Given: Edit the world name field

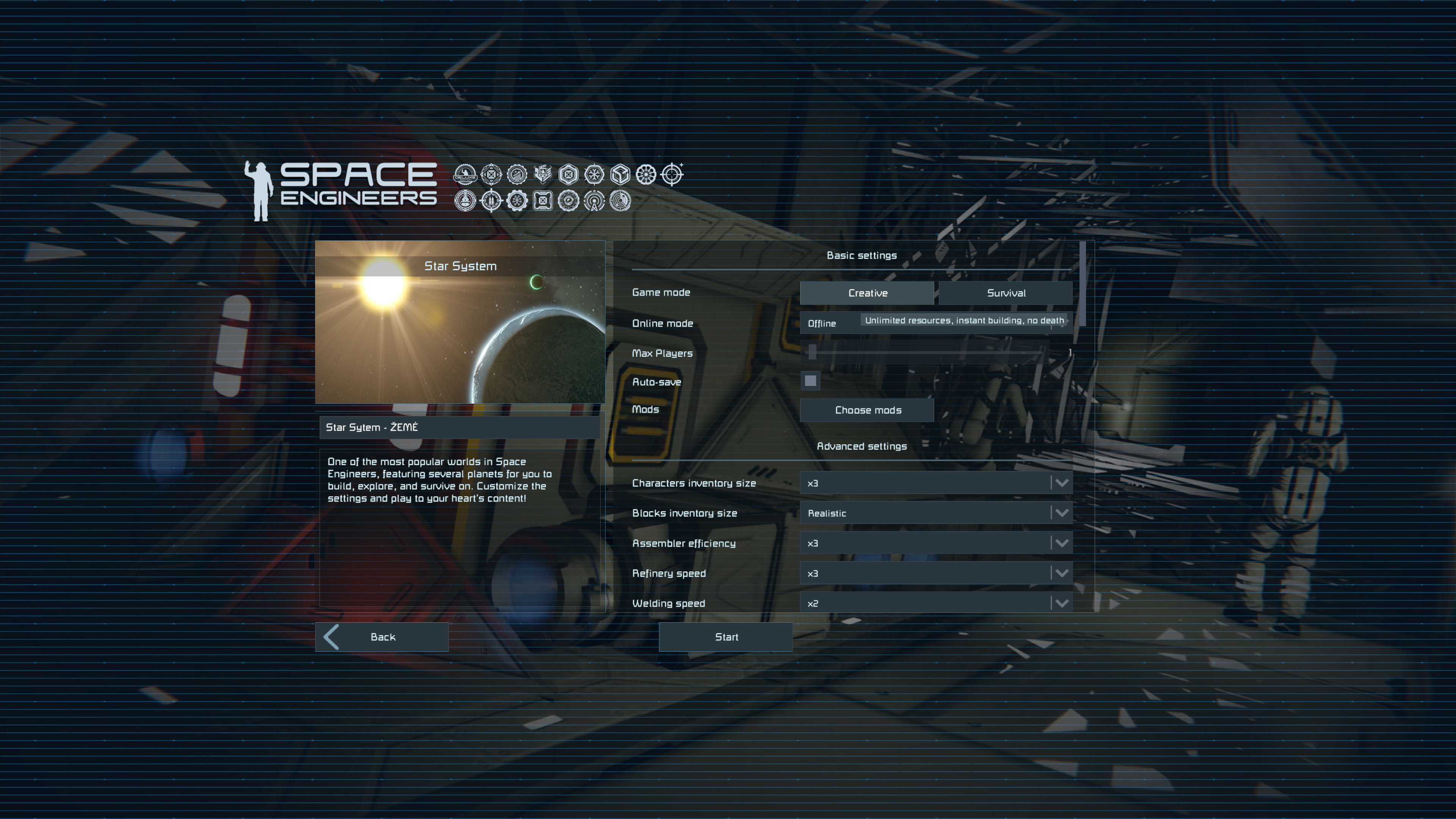Looking at the screenshot, I should [x=459, y=427].
